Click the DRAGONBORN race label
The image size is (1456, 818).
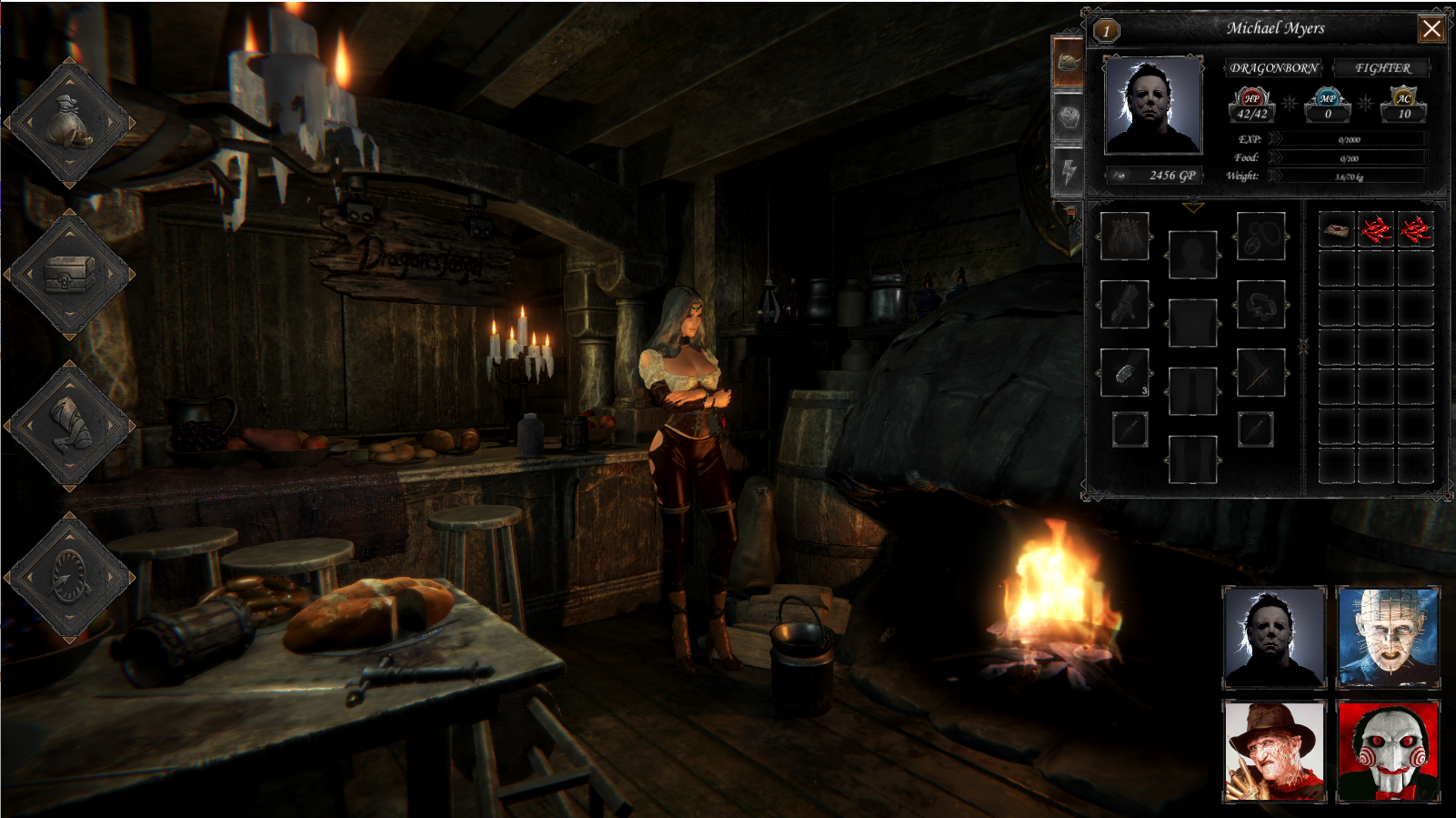1273,68
